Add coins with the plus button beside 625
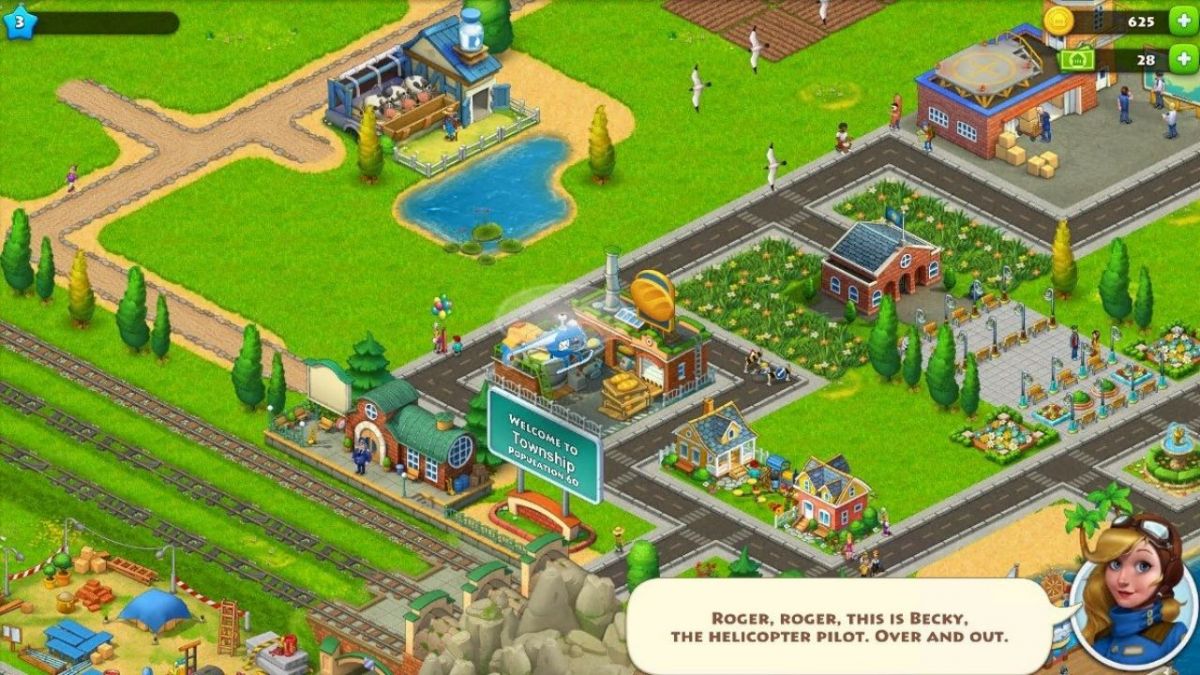 pyautogui.click(x=1186, y=21)
